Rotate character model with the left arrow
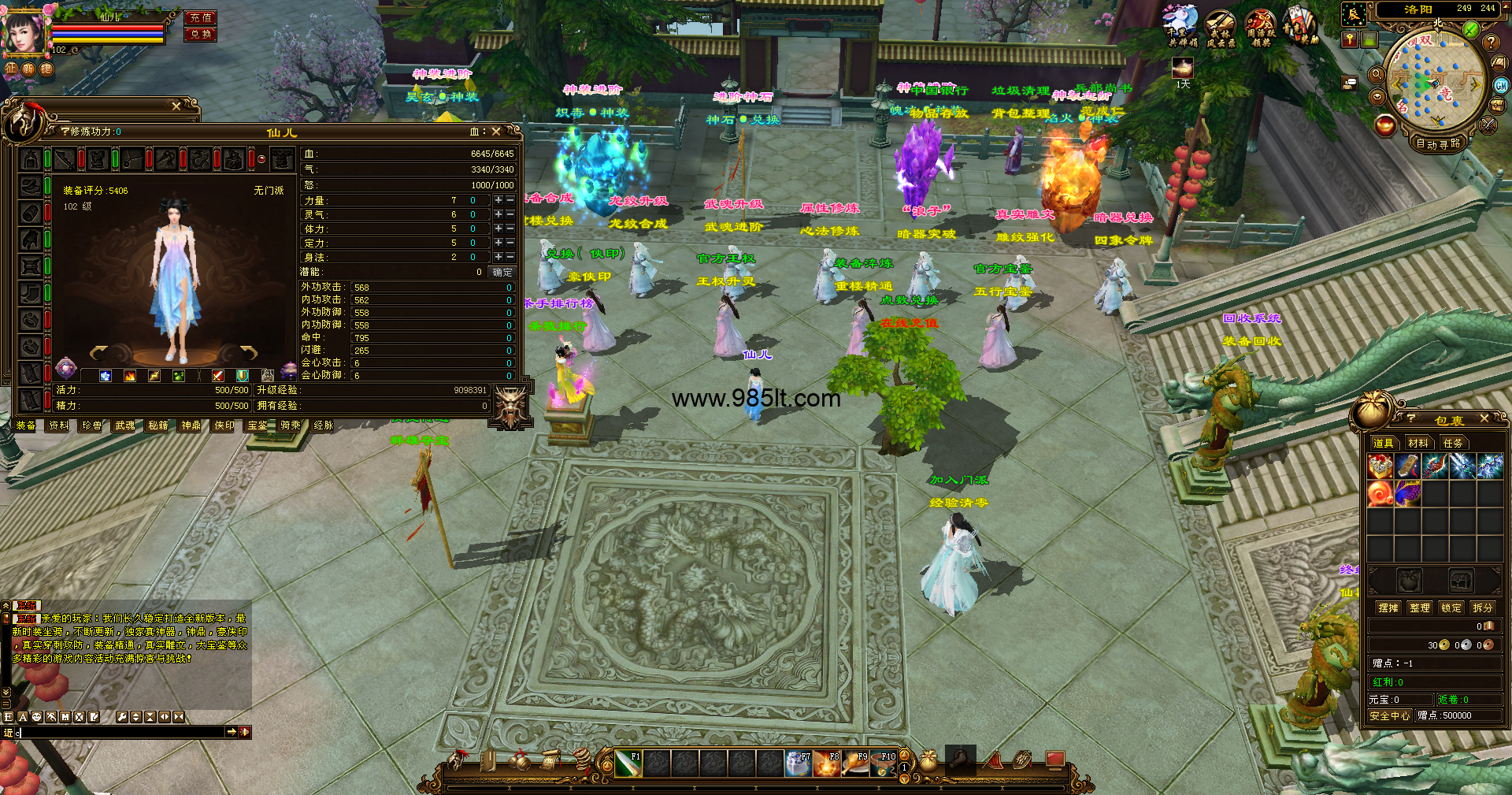The height and width of the screenshot is (795, 1512). 98,351
